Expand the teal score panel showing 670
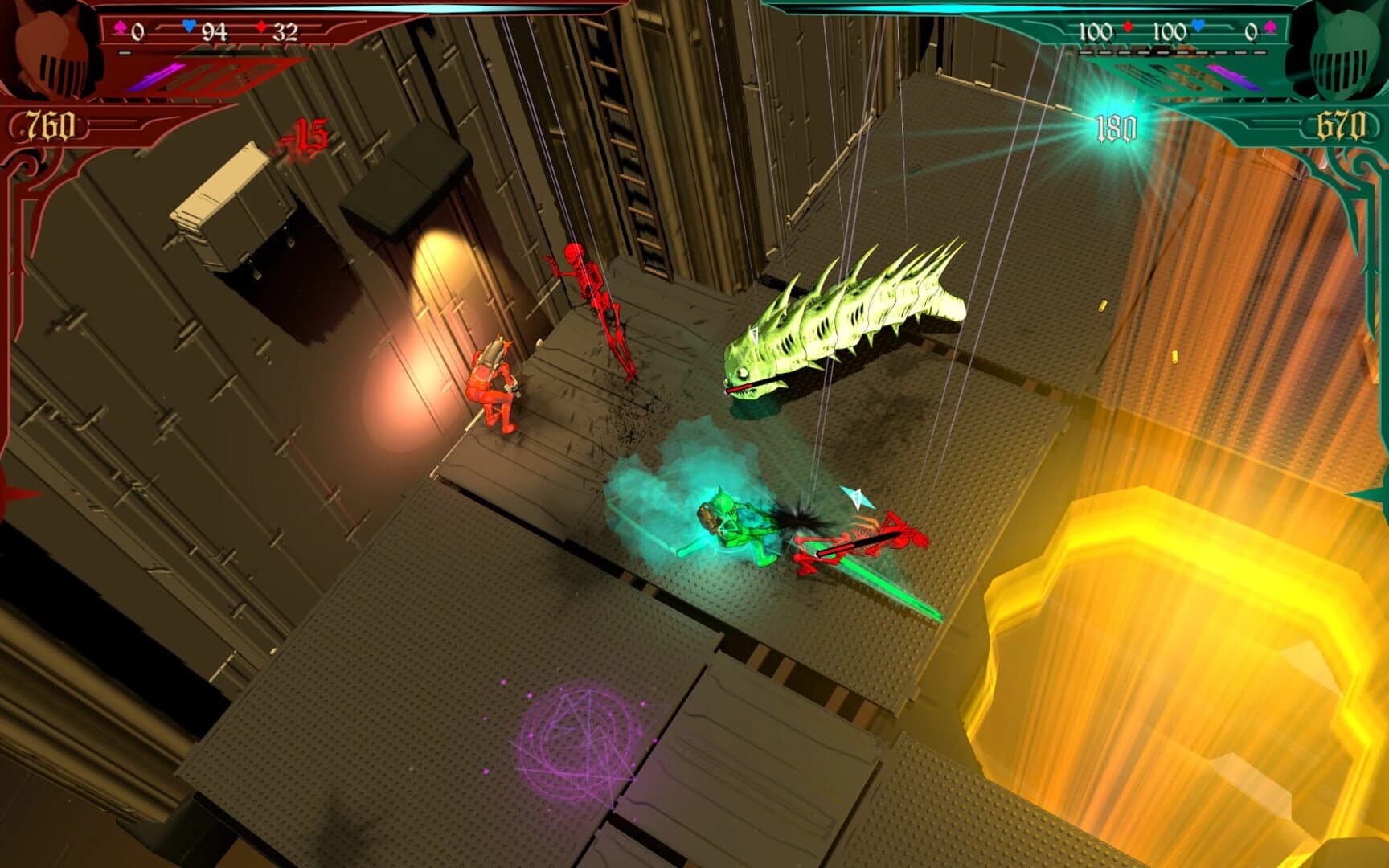This screenshot has width=1389, height=868. (1340, 125)
